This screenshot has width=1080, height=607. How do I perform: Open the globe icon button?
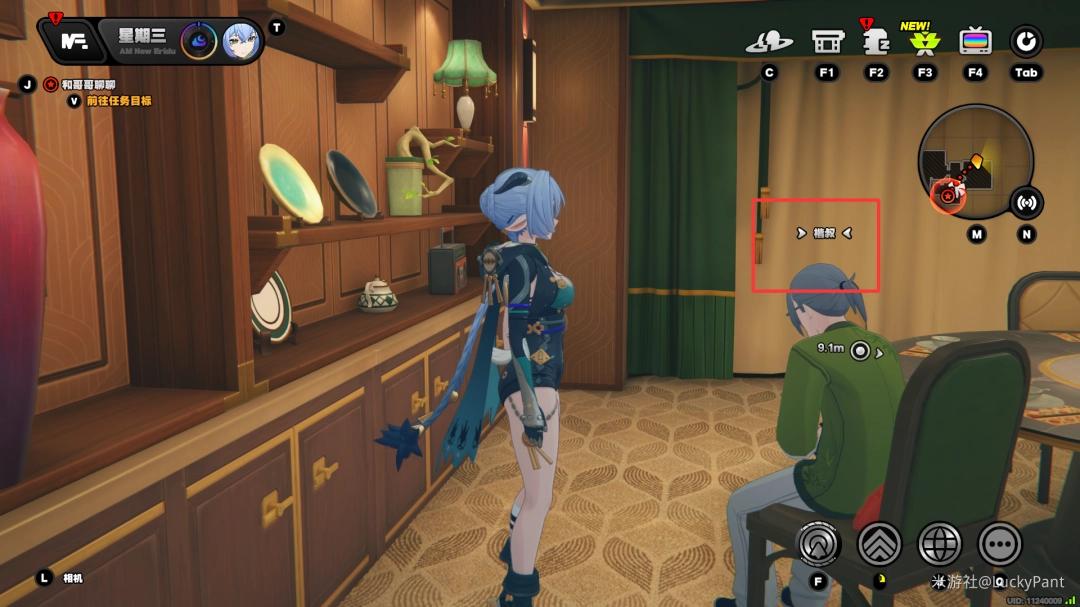pos(939,544)
